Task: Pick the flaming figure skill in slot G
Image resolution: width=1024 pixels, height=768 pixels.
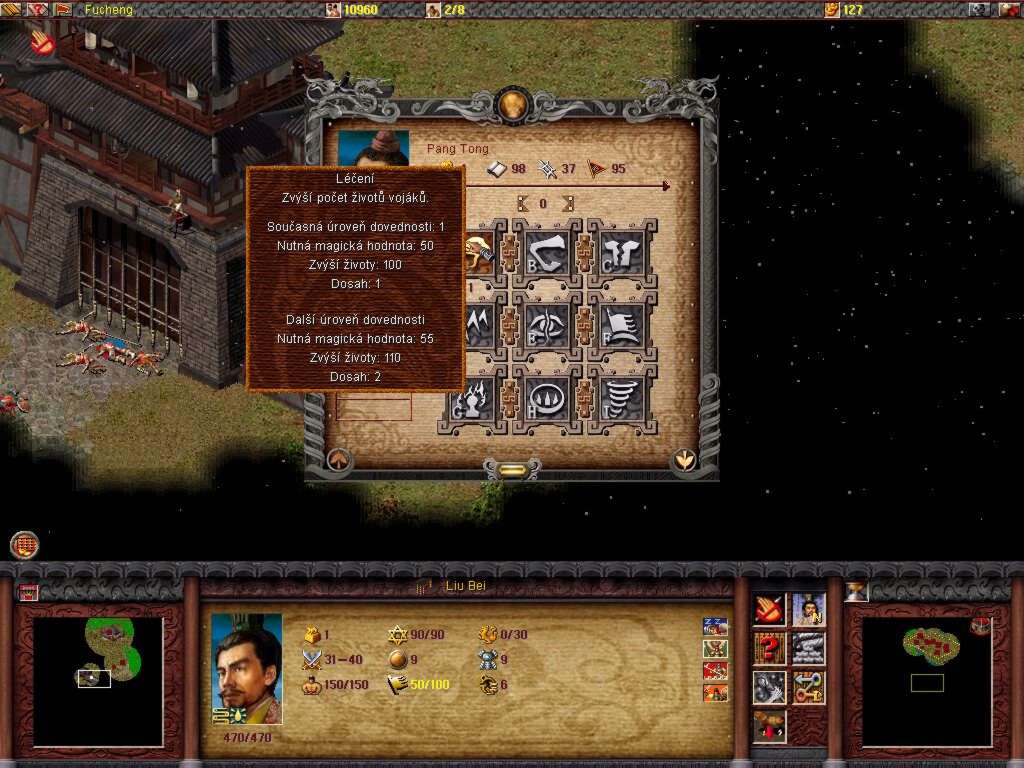Action: pyautogui.click(x=472, y=398)
